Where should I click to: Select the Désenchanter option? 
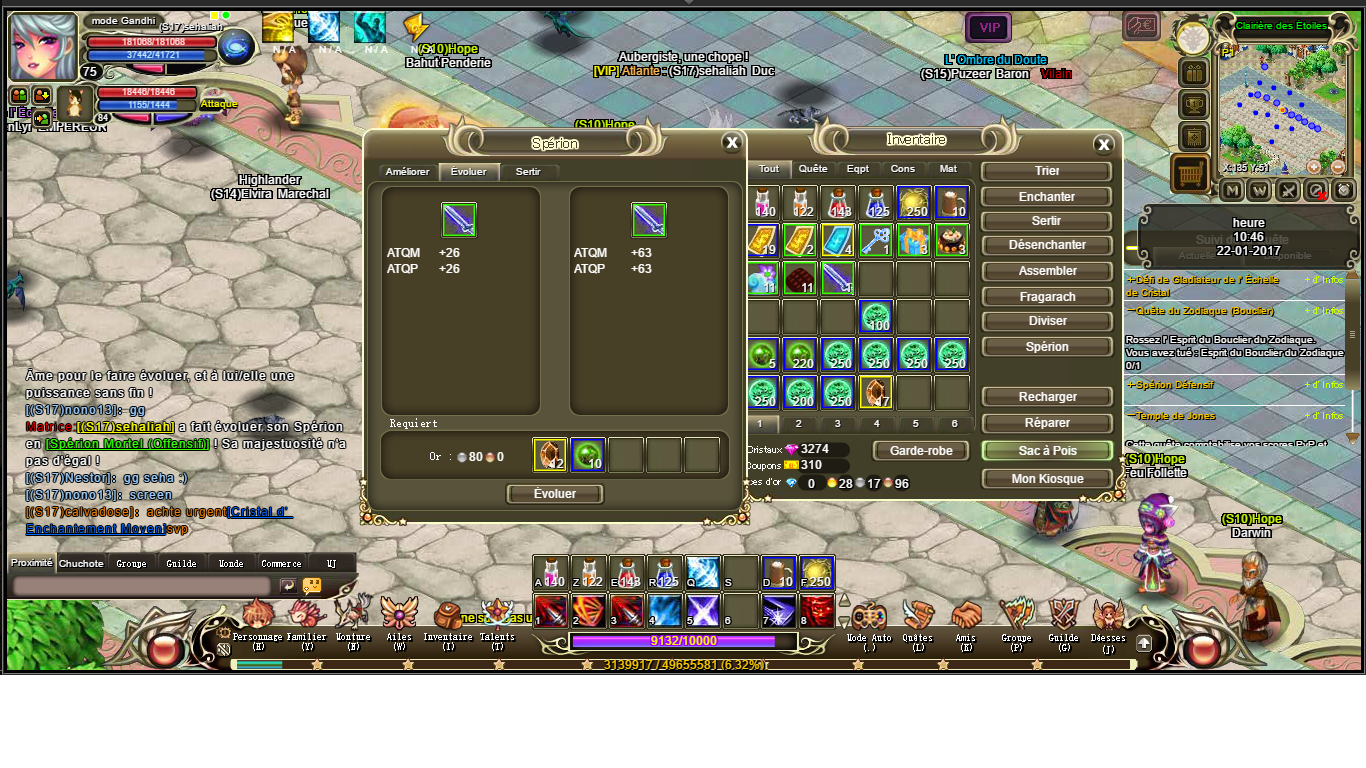click(x=1047, y=245)
